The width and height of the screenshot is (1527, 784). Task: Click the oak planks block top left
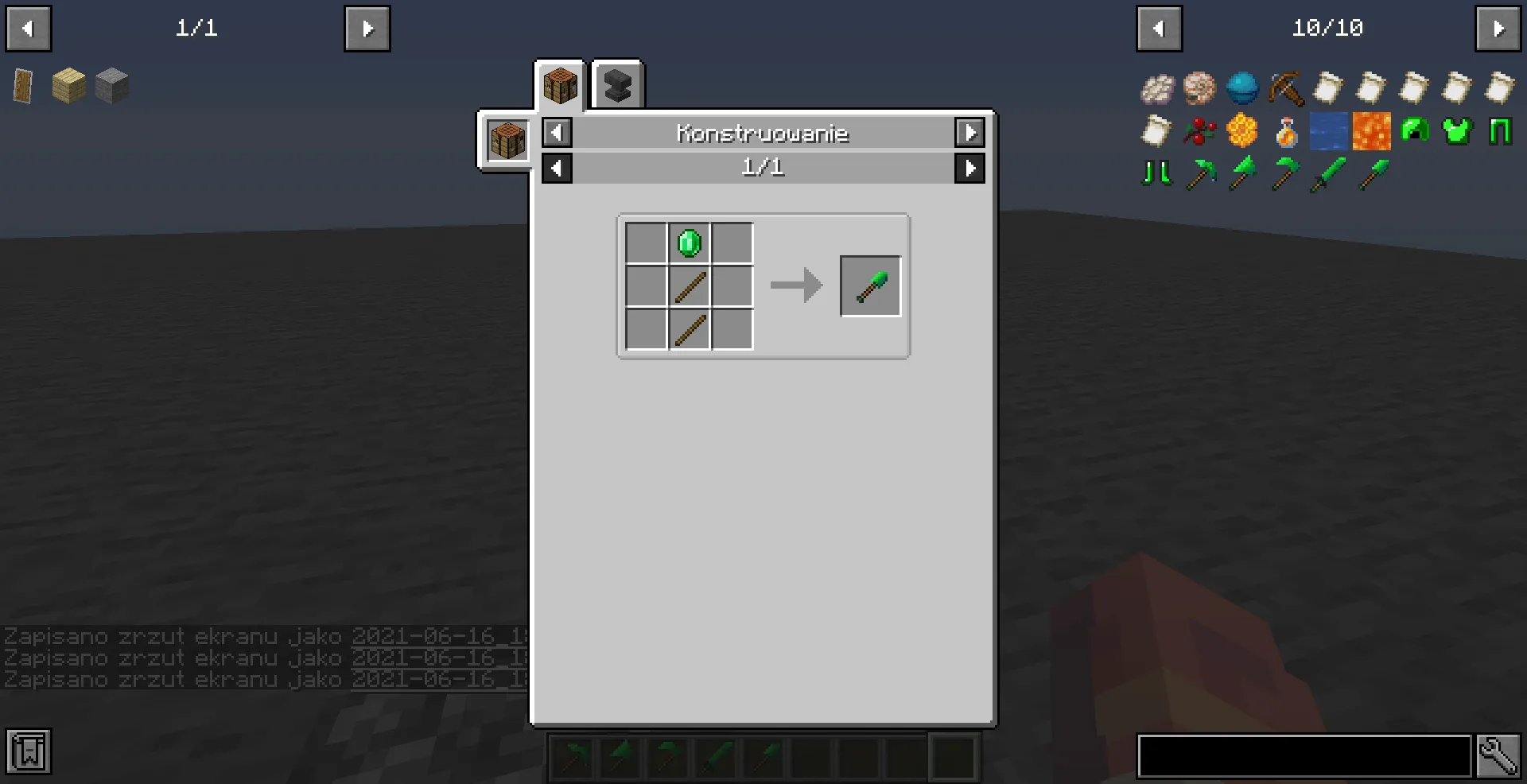[x=68, y=85]
